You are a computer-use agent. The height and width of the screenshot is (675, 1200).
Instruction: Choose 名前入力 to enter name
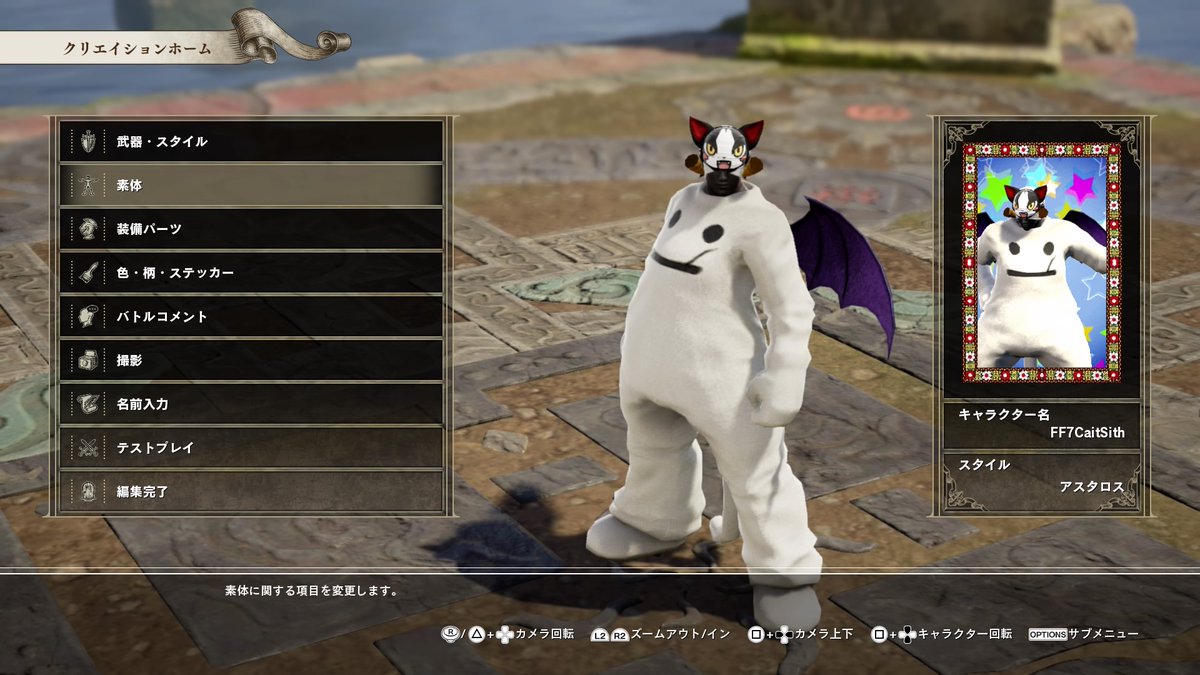coord(250,404)
